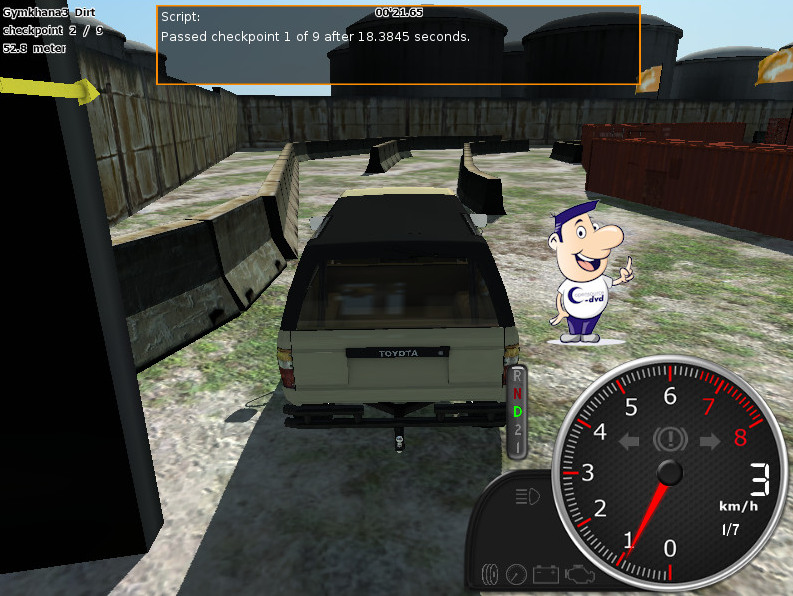793x596 pixels.
Task: Select the battery indicator icon
Action: click(546, 575)
